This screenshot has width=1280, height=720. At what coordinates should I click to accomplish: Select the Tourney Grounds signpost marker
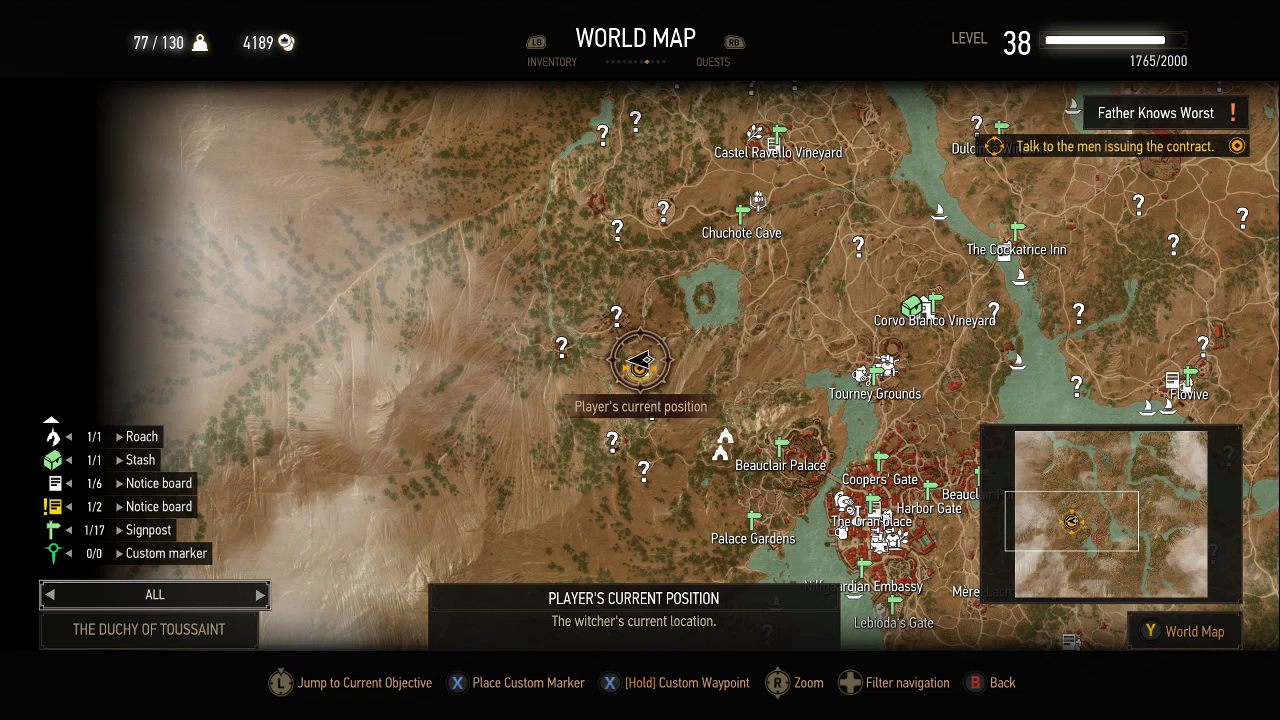(876, 375)
